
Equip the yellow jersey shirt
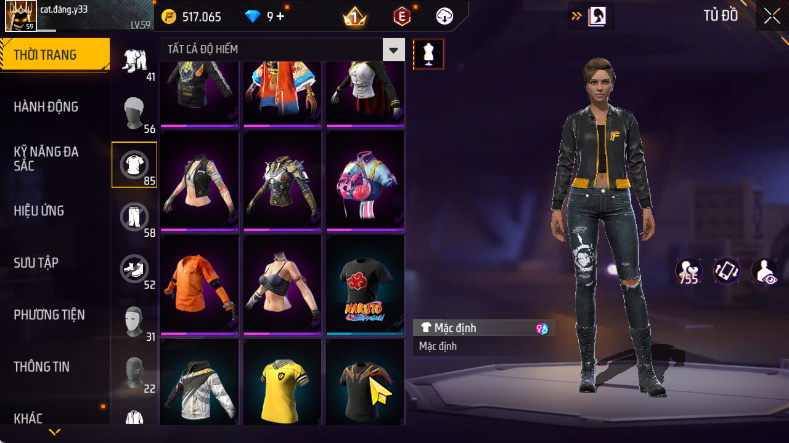click(x=282, y=385)
